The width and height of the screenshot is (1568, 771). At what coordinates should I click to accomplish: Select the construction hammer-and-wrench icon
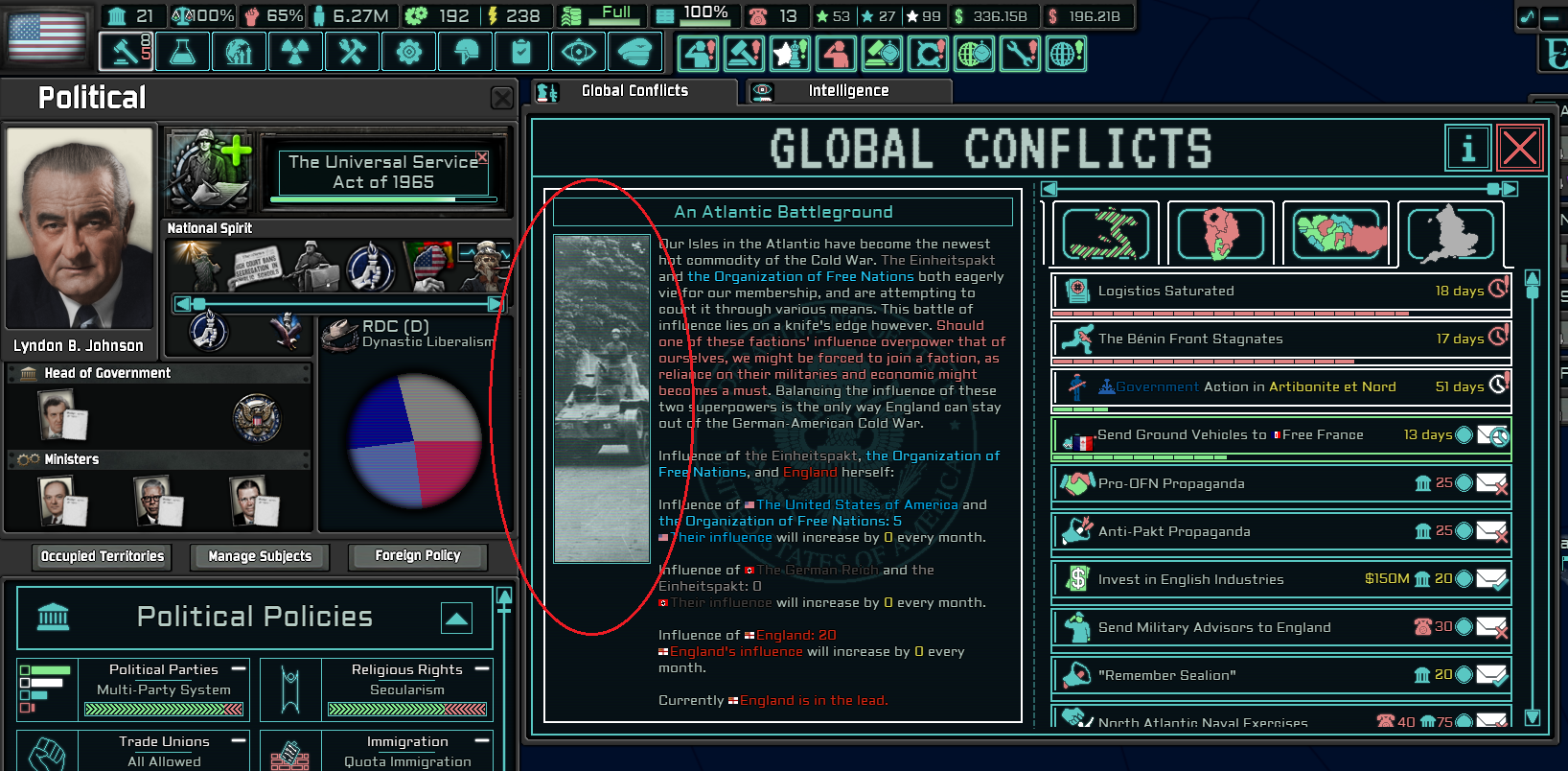(x=352, y=51)
